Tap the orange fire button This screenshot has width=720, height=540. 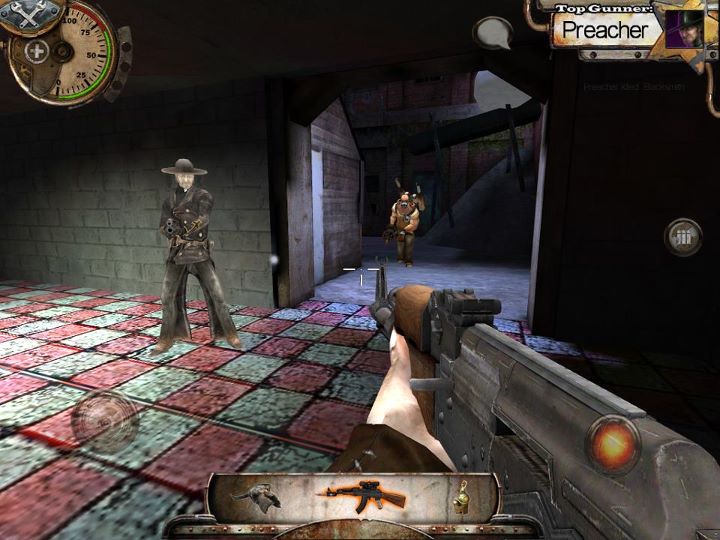[x=613, y=439]
